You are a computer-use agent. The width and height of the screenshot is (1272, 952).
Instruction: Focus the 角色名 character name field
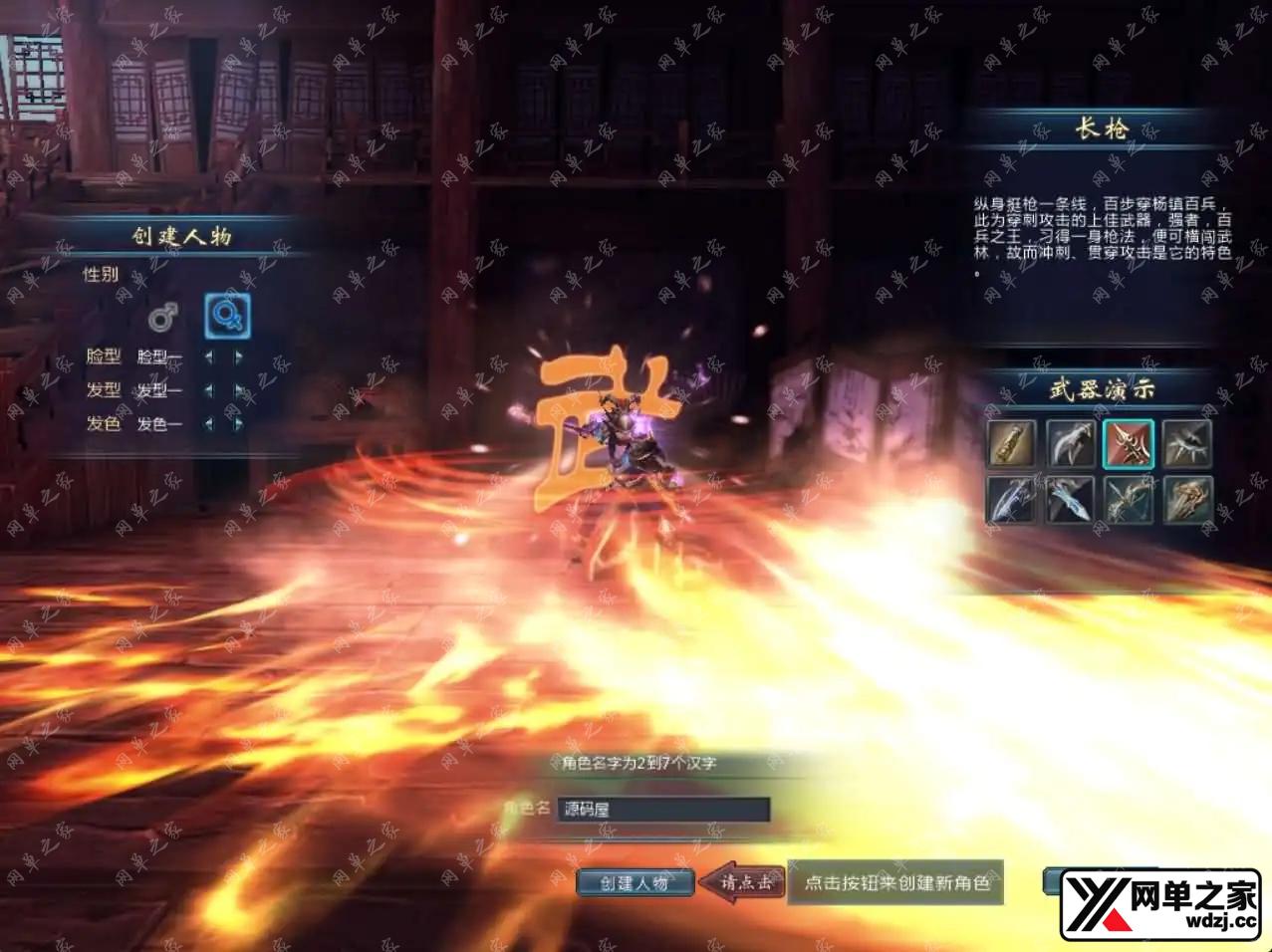[x=662, y=809]
